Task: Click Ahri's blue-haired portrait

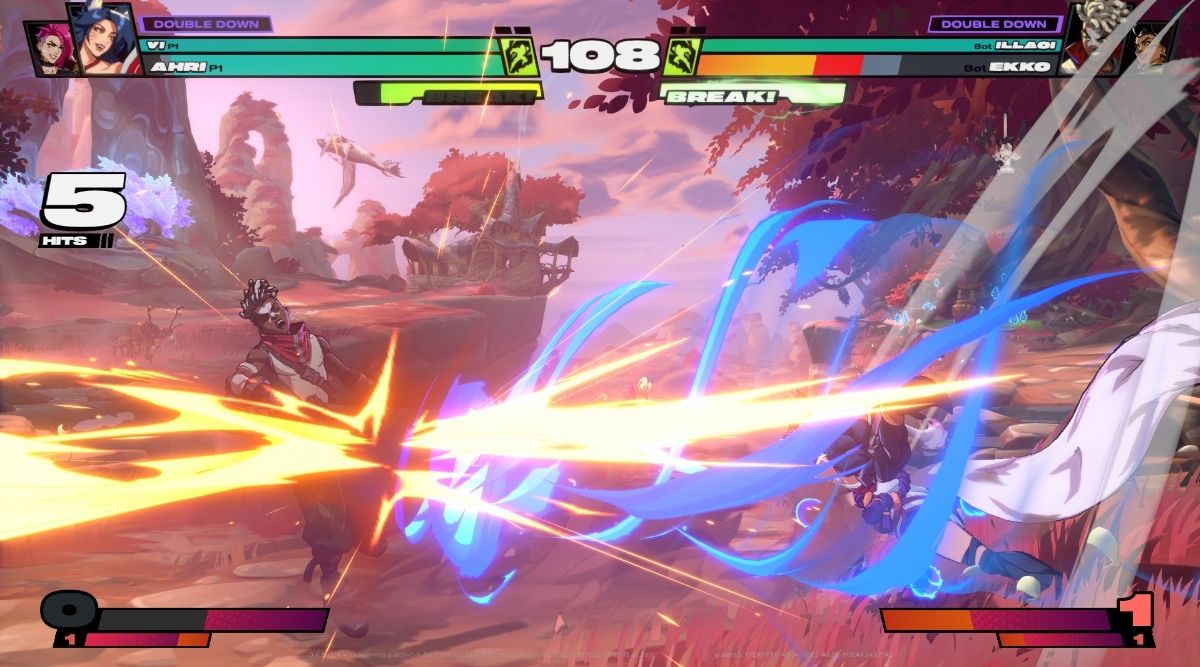Action: [104, 40]
